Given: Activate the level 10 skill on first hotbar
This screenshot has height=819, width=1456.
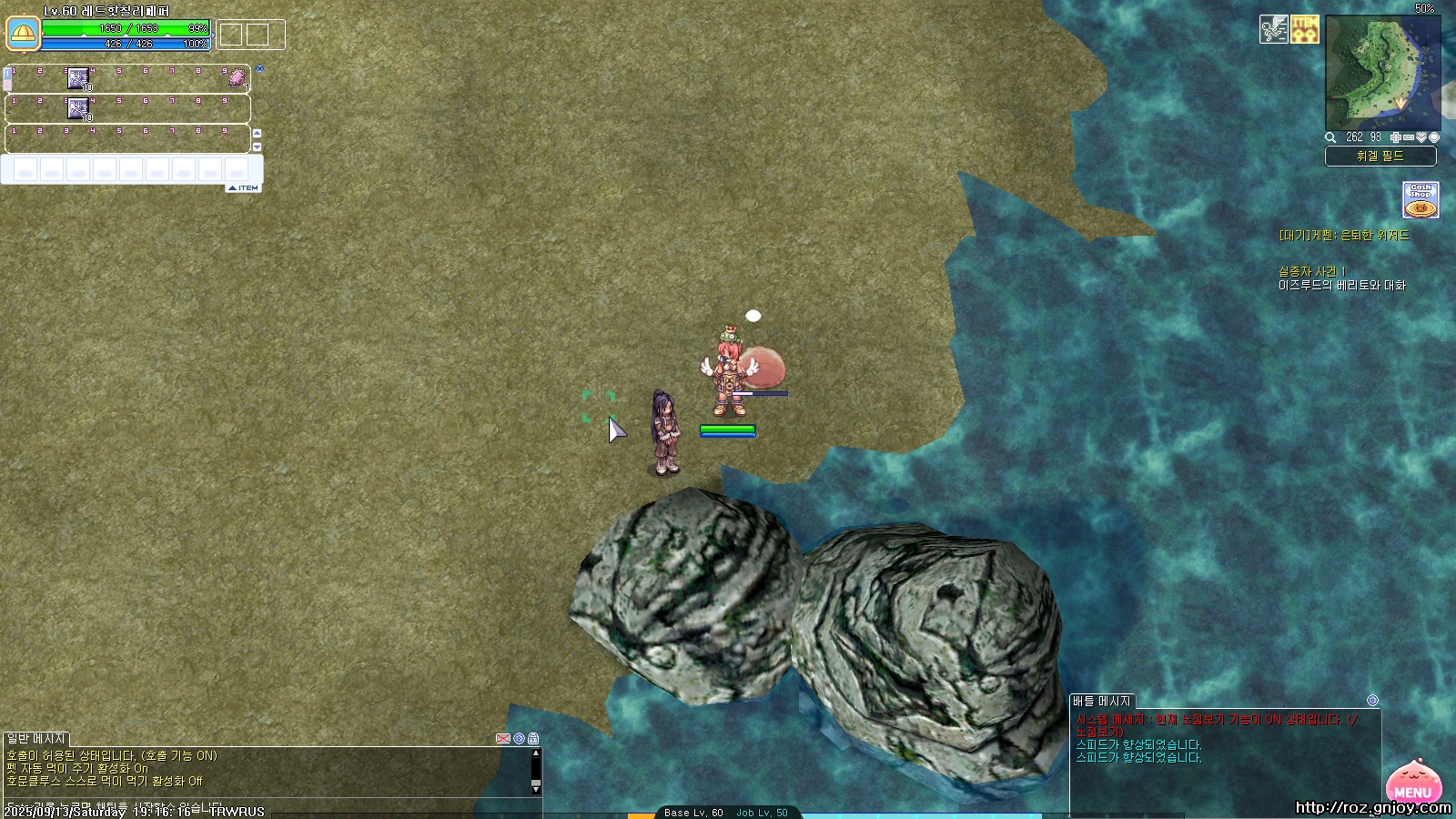Looking at the screenshot, I should click(79, 79).
